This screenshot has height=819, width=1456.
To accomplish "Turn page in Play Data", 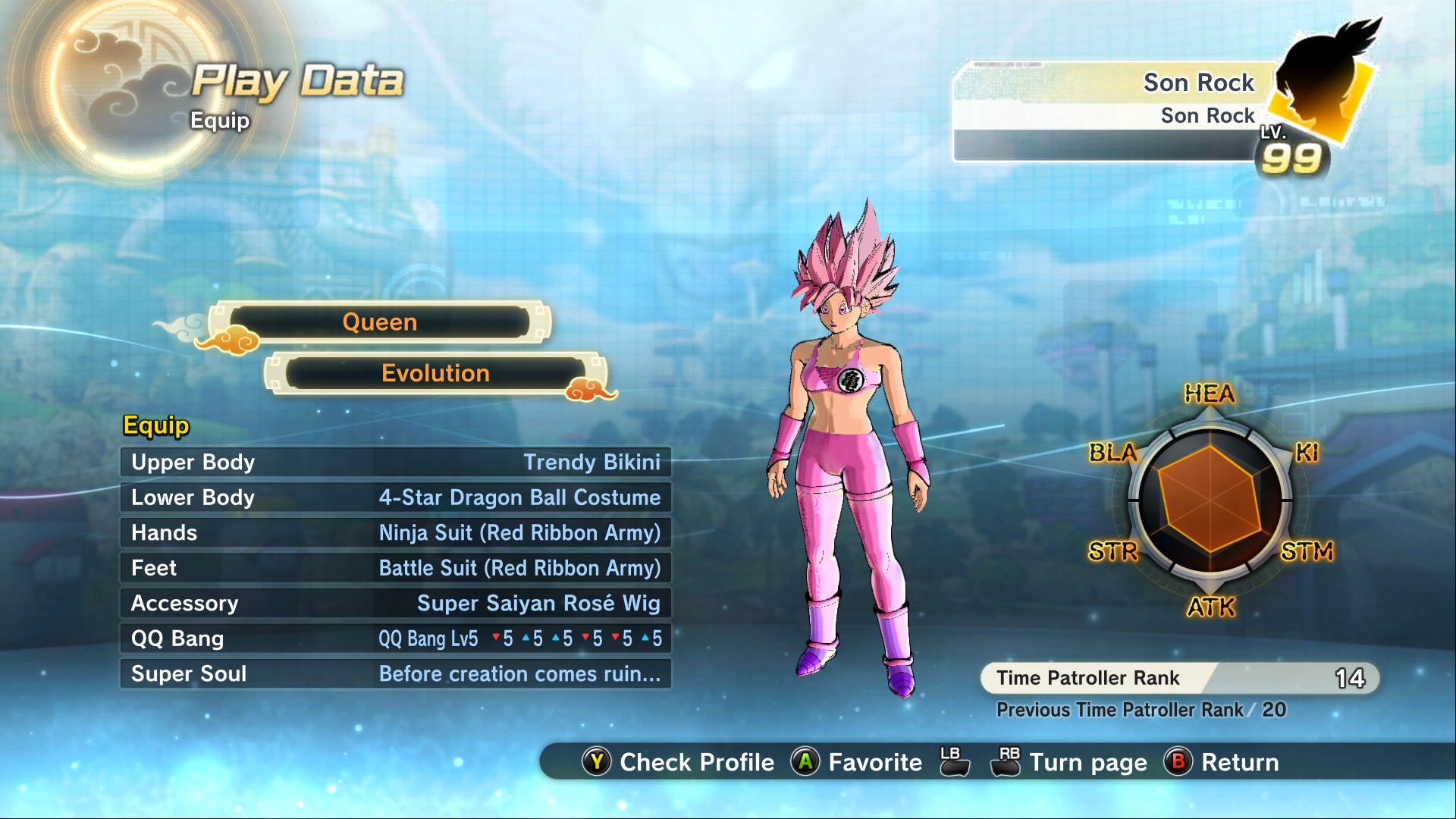I will coord(1069,762).
